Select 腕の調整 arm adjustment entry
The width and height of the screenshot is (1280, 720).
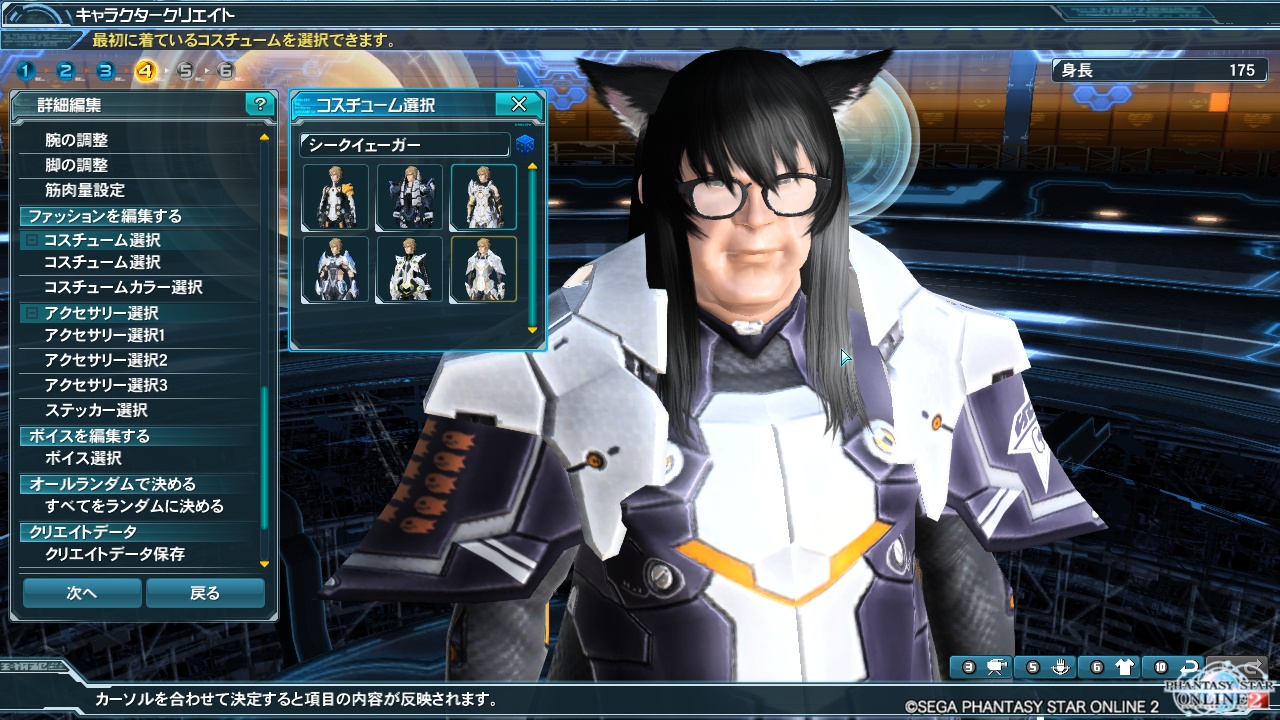(x=77, y=141)
